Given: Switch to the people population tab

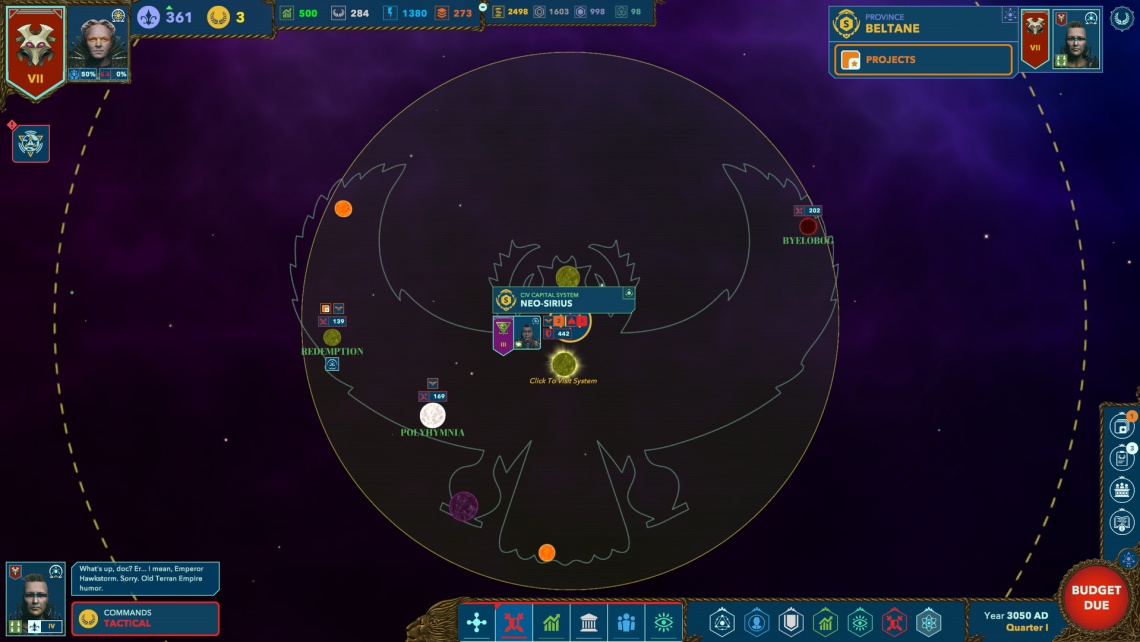Looking at the screenshot, I should (x=626, y=623).
